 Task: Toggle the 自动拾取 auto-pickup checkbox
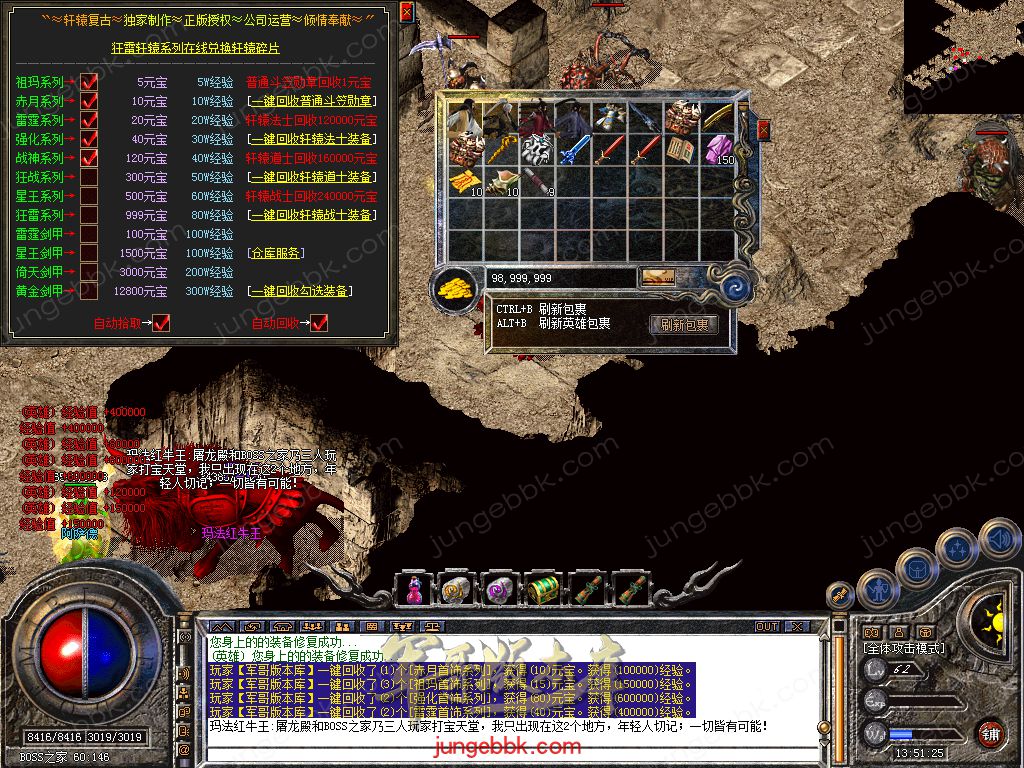point(161,322)
